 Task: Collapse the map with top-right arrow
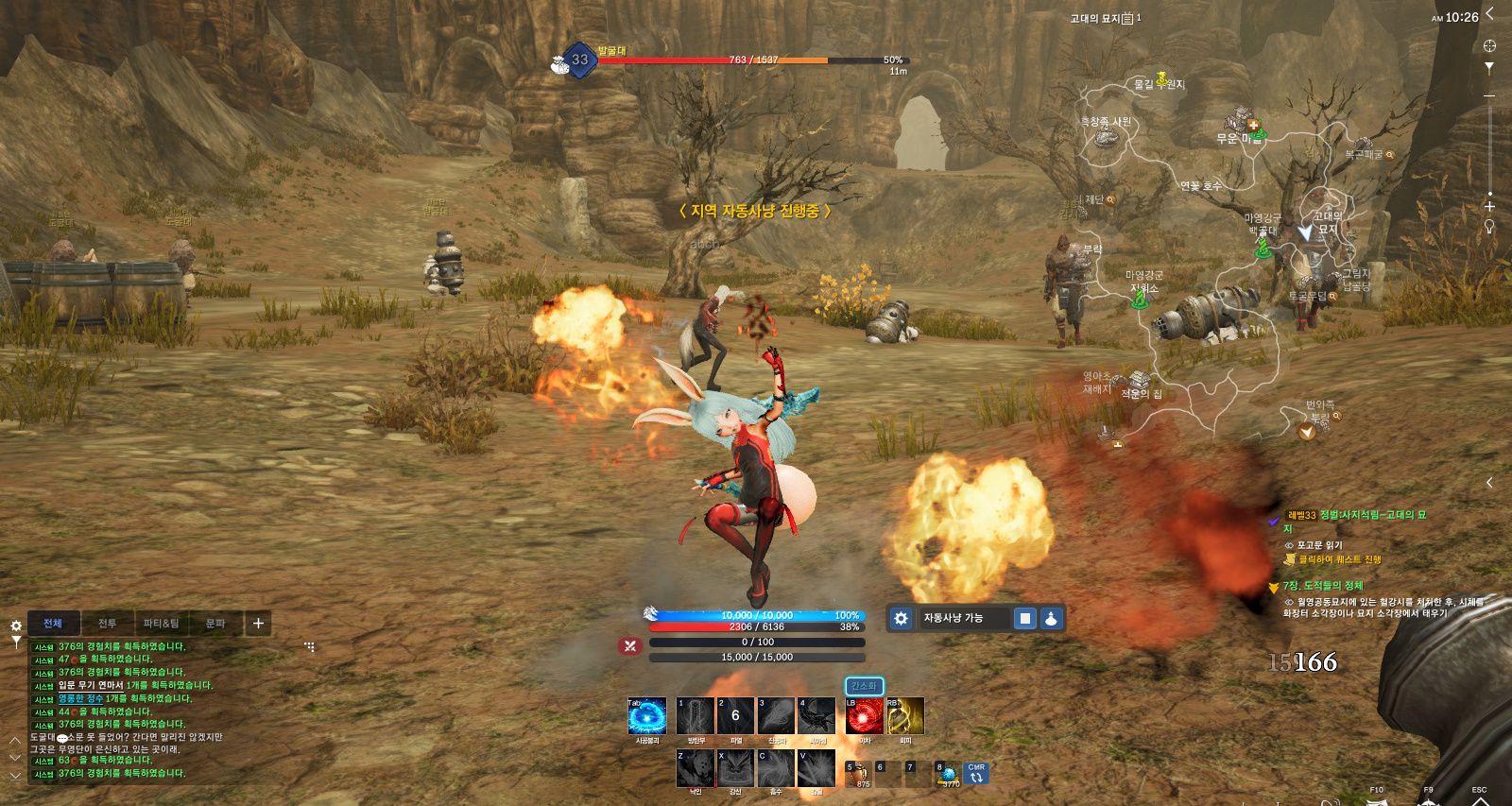click(1489, 13)
